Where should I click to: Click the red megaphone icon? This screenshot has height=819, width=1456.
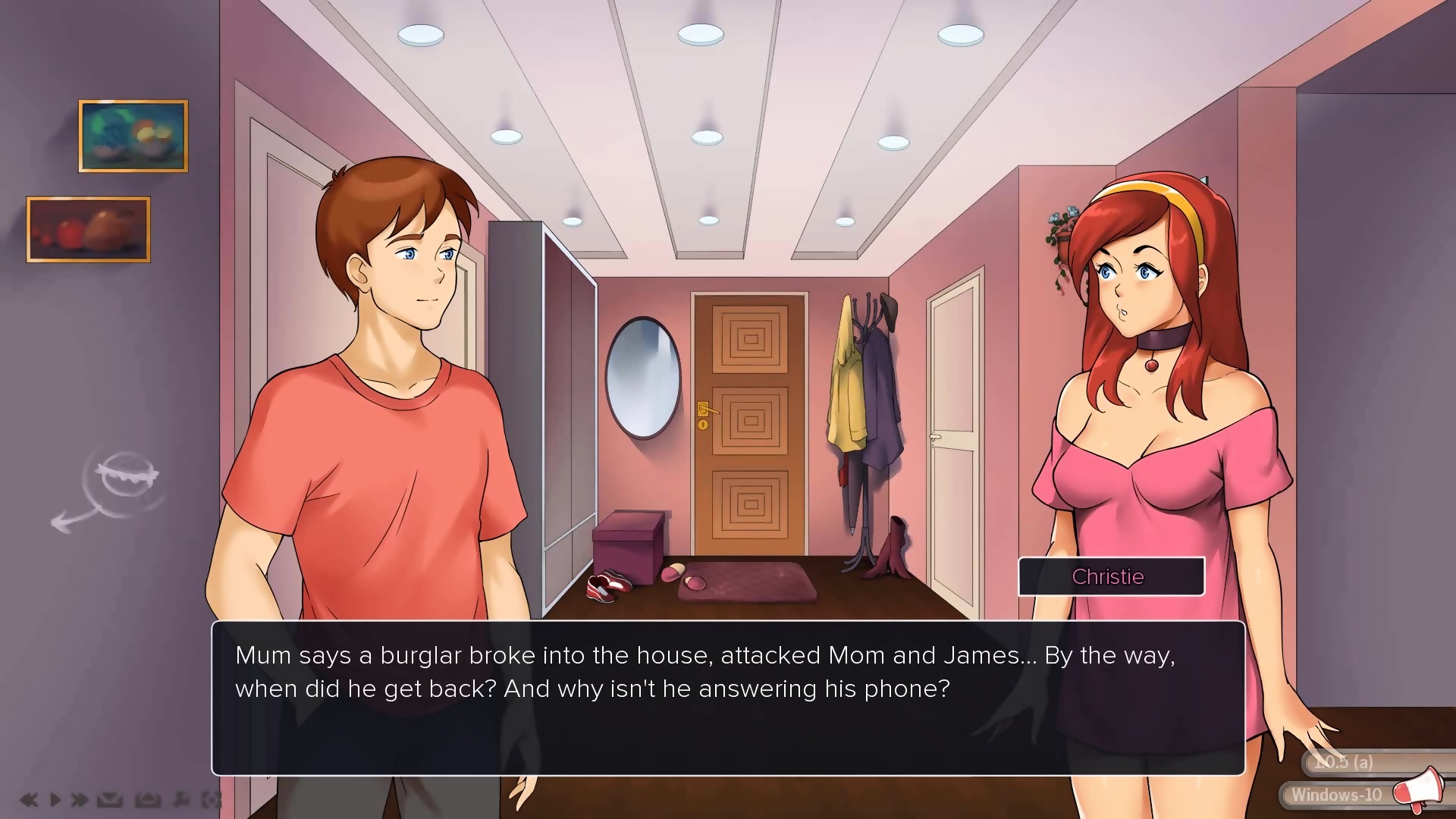tap(1418, 790)
